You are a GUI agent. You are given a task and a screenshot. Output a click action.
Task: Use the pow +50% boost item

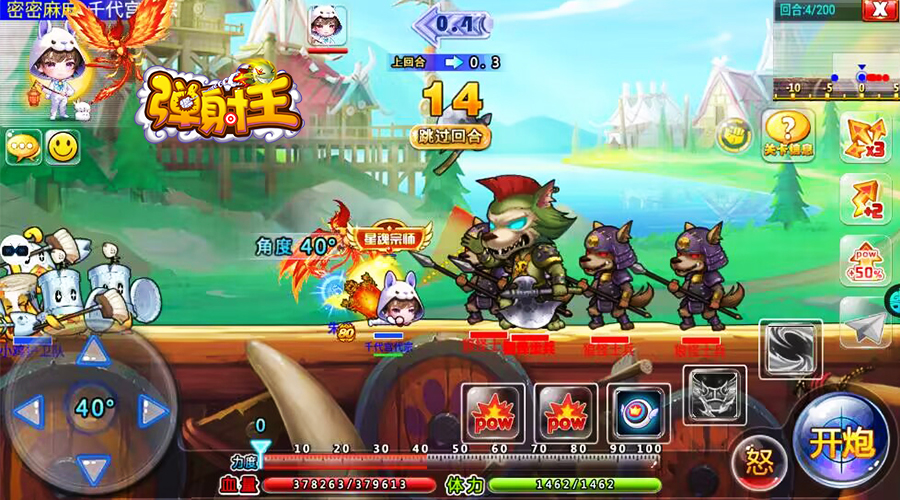(864, 263)
